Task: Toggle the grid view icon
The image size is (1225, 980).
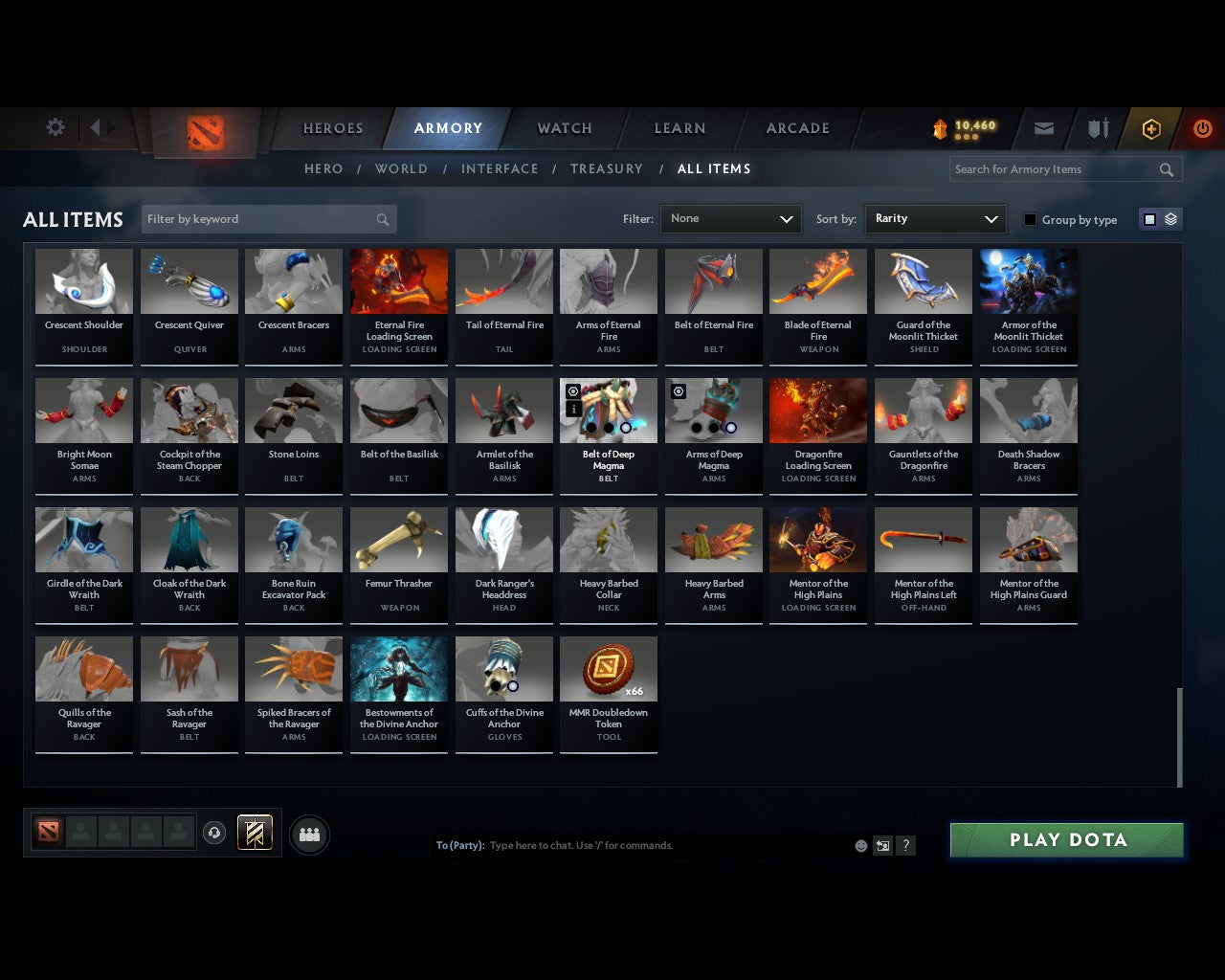Action: 1148,218
